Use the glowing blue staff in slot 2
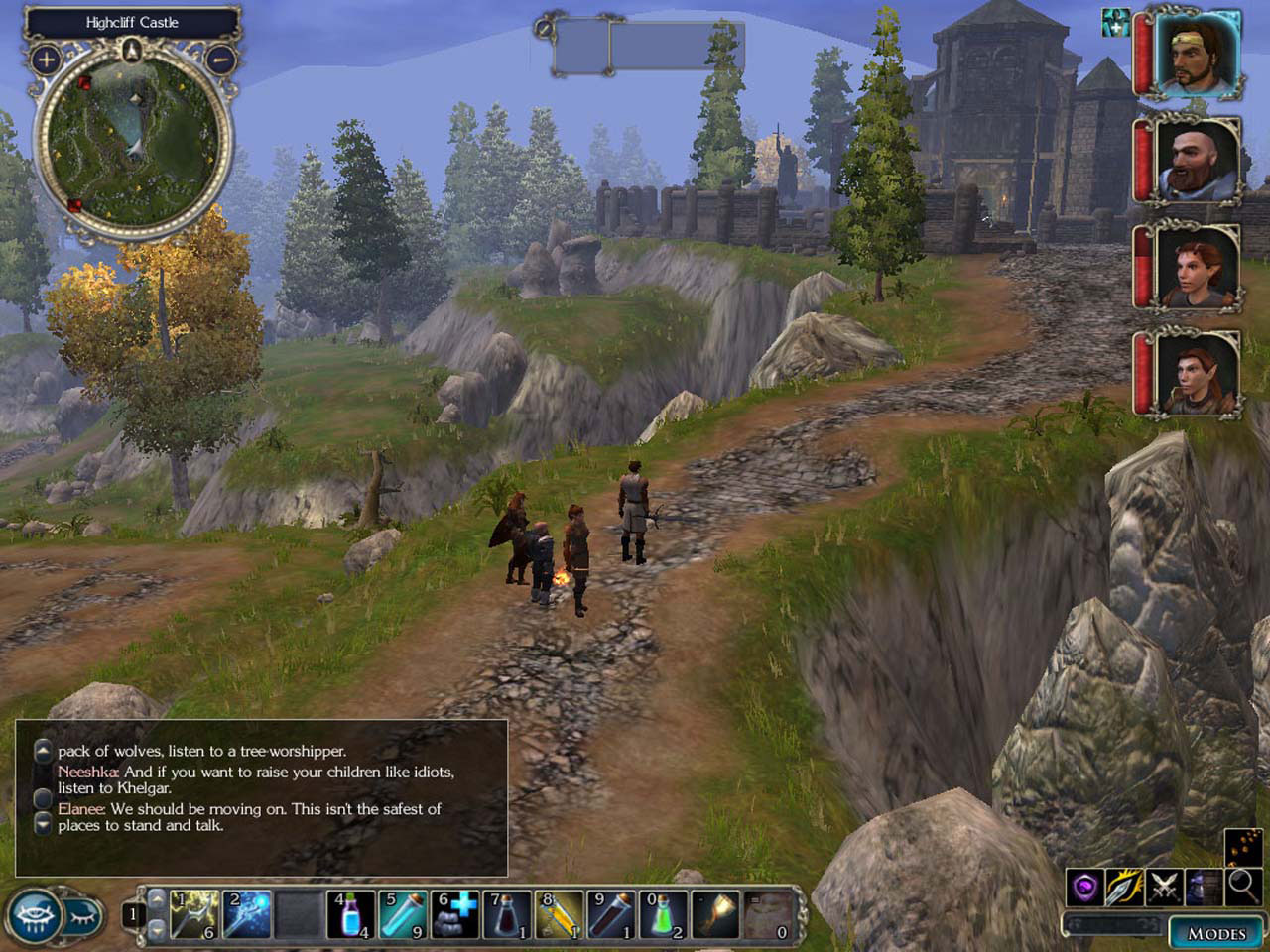Viewport: 1270px width, 952px height. coord(247,914)
